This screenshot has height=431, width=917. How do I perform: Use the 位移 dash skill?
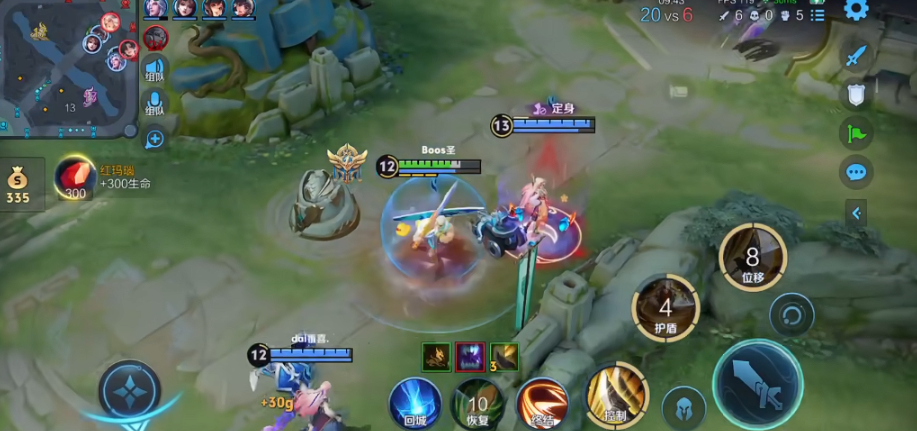pyautogui.click(x=752, y=257)
